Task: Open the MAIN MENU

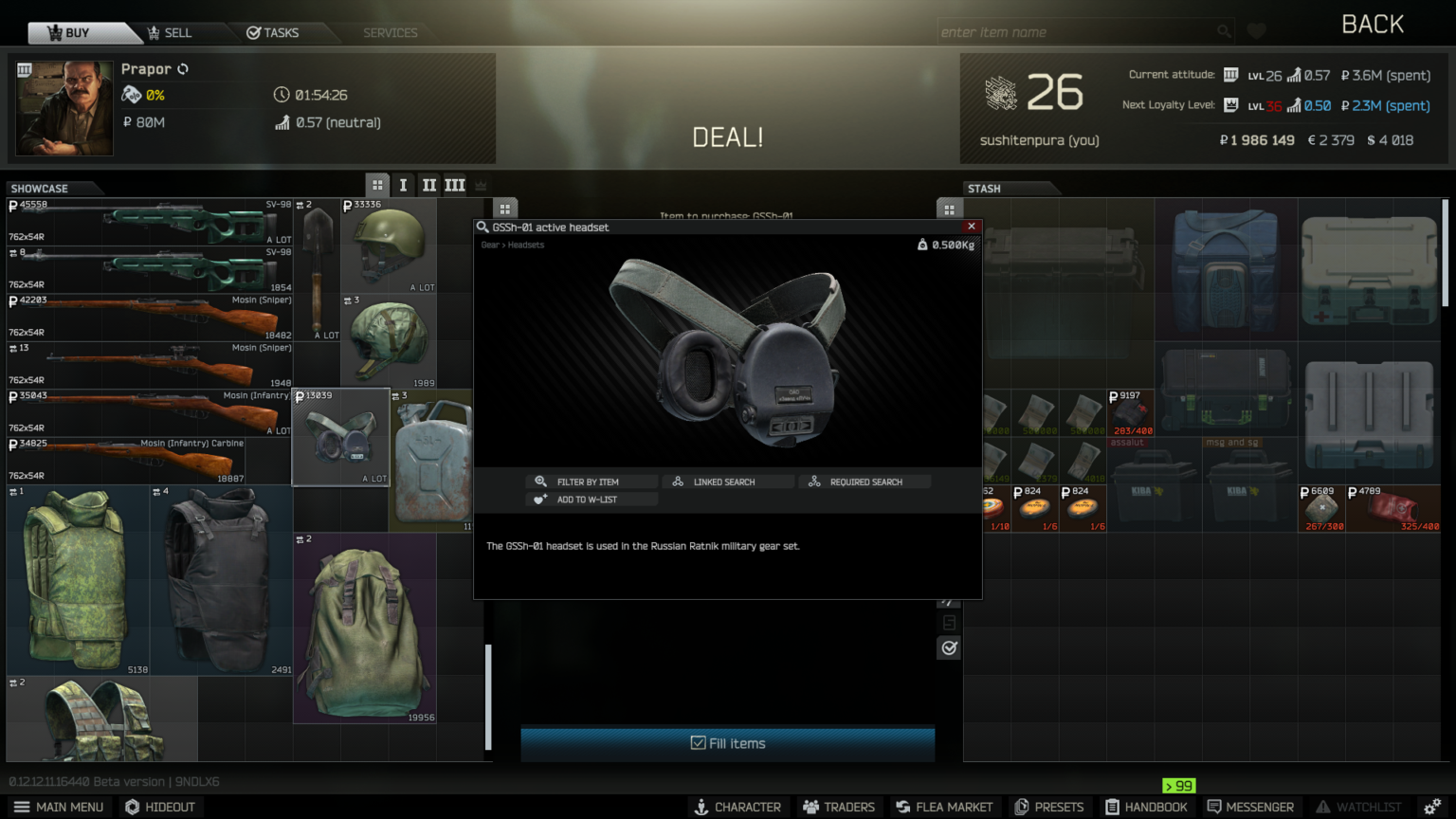Action: pos(59,807)
